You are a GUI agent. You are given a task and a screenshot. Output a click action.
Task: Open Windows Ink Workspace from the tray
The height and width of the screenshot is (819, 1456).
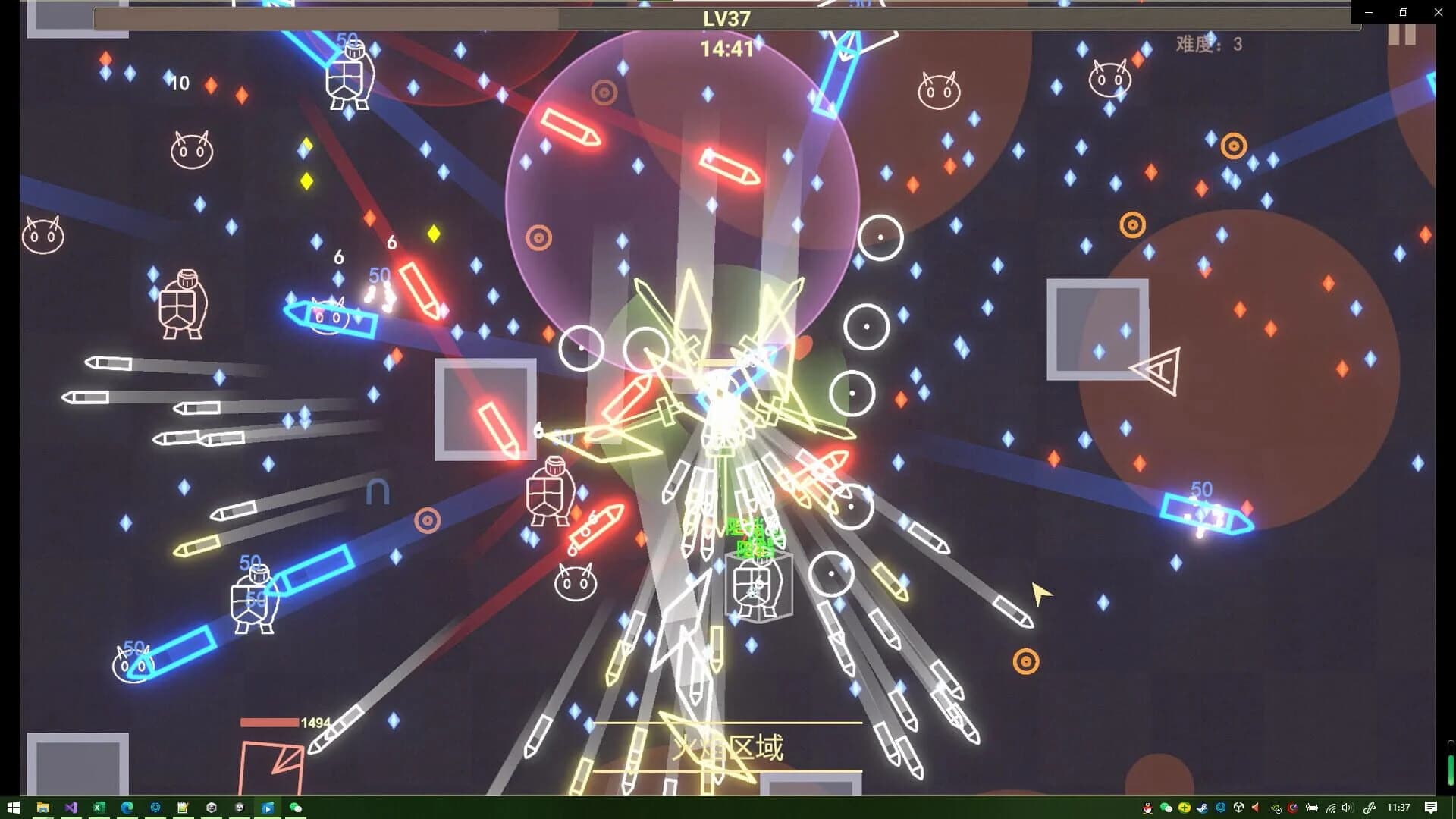point(1369,808)
